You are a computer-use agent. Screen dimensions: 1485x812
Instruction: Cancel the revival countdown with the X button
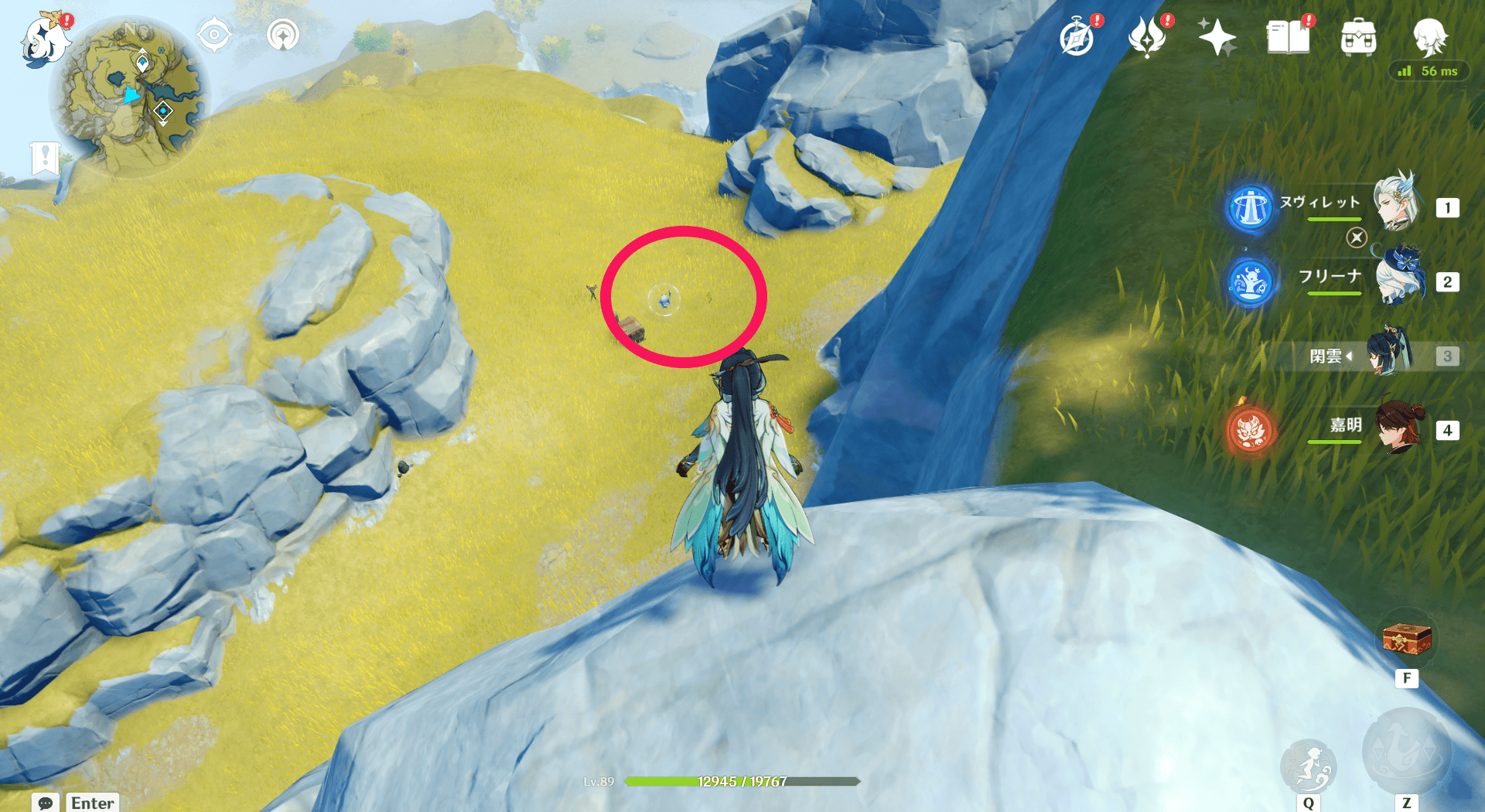point(1357,238)
